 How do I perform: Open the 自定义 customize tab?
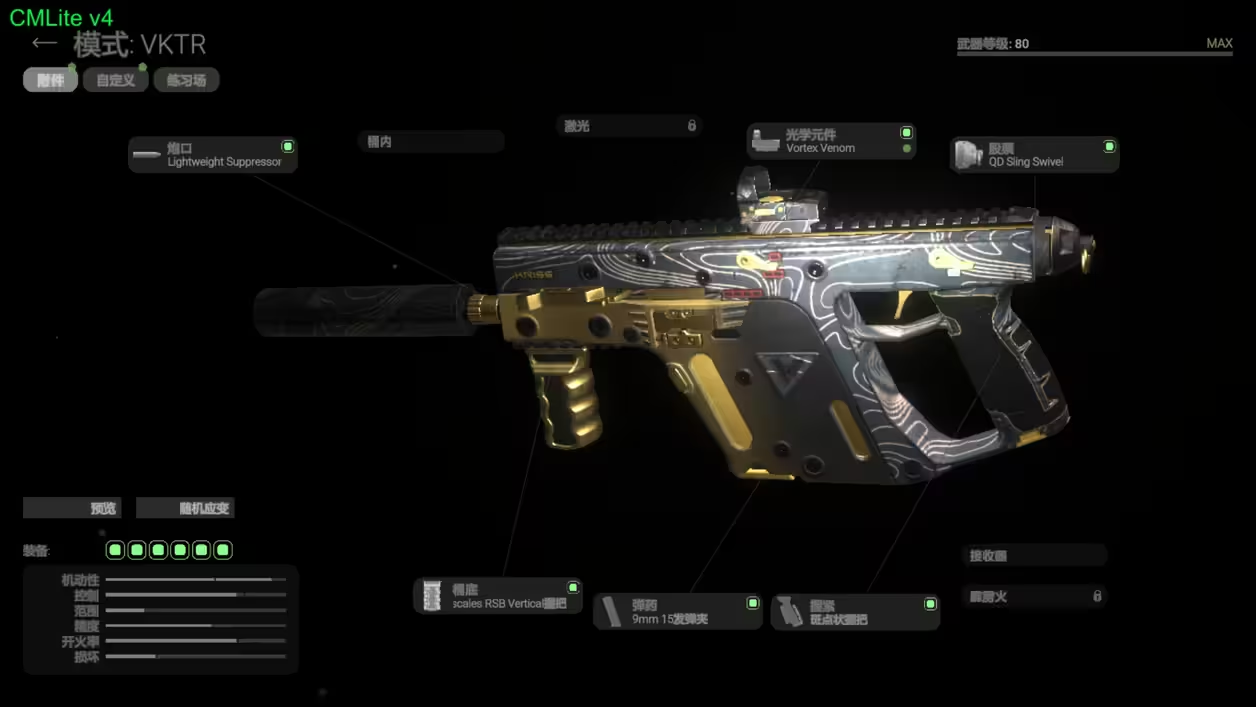point(116,80)
